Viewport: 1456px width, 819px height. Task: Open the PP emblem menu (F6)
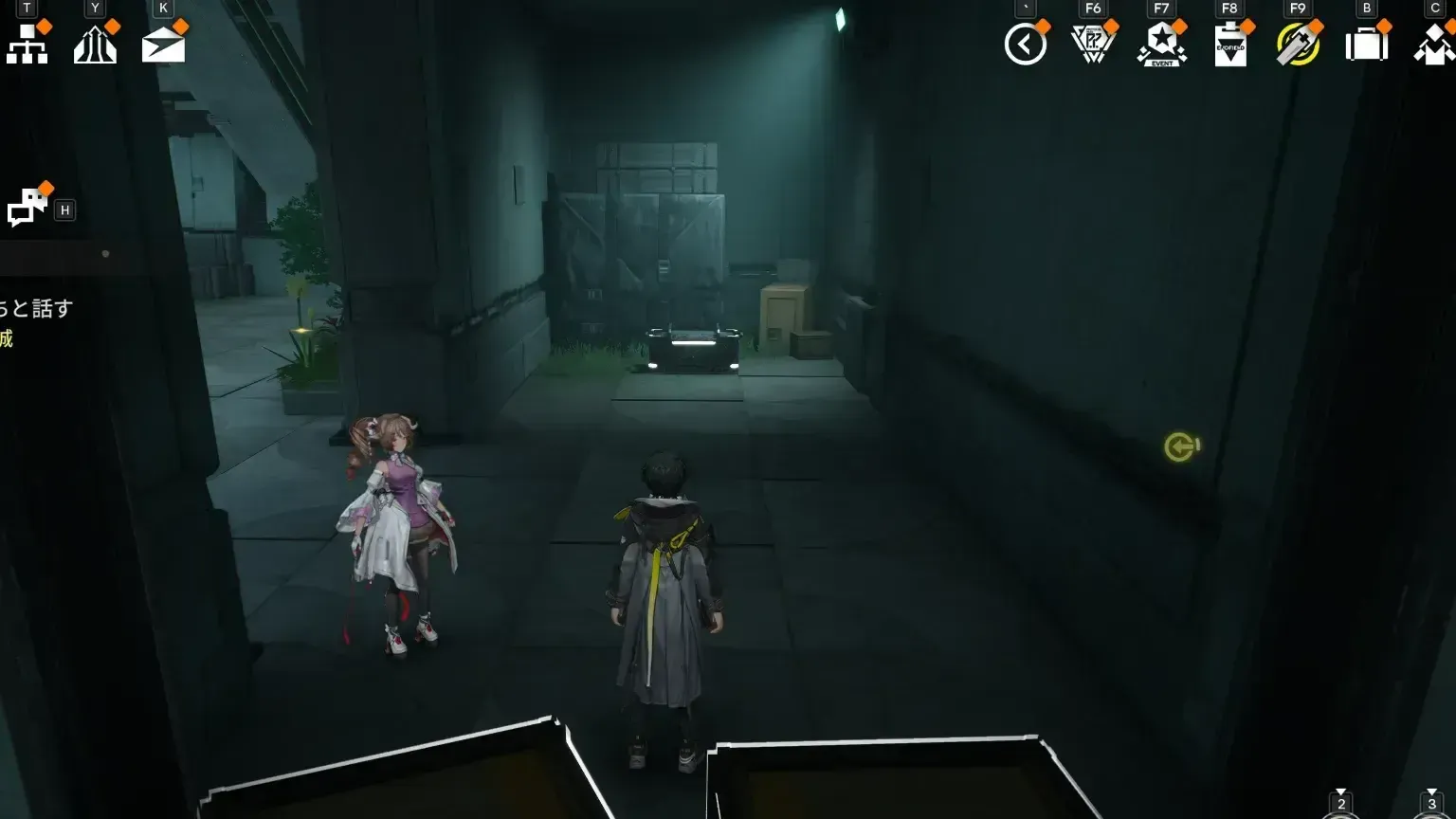click(x=1092, y=43)
